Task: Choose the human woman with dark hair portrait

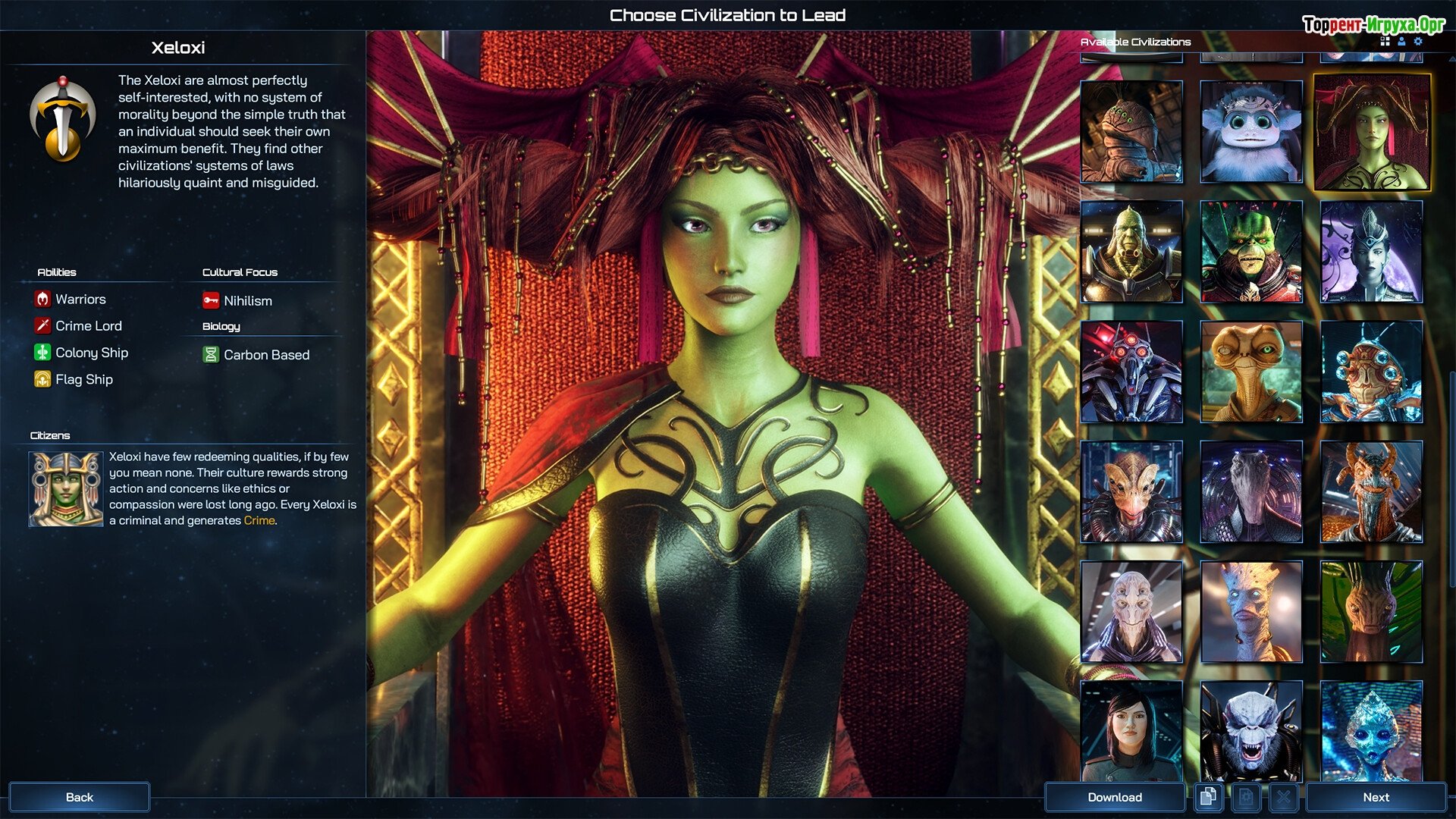Action: pos(1131,731)
